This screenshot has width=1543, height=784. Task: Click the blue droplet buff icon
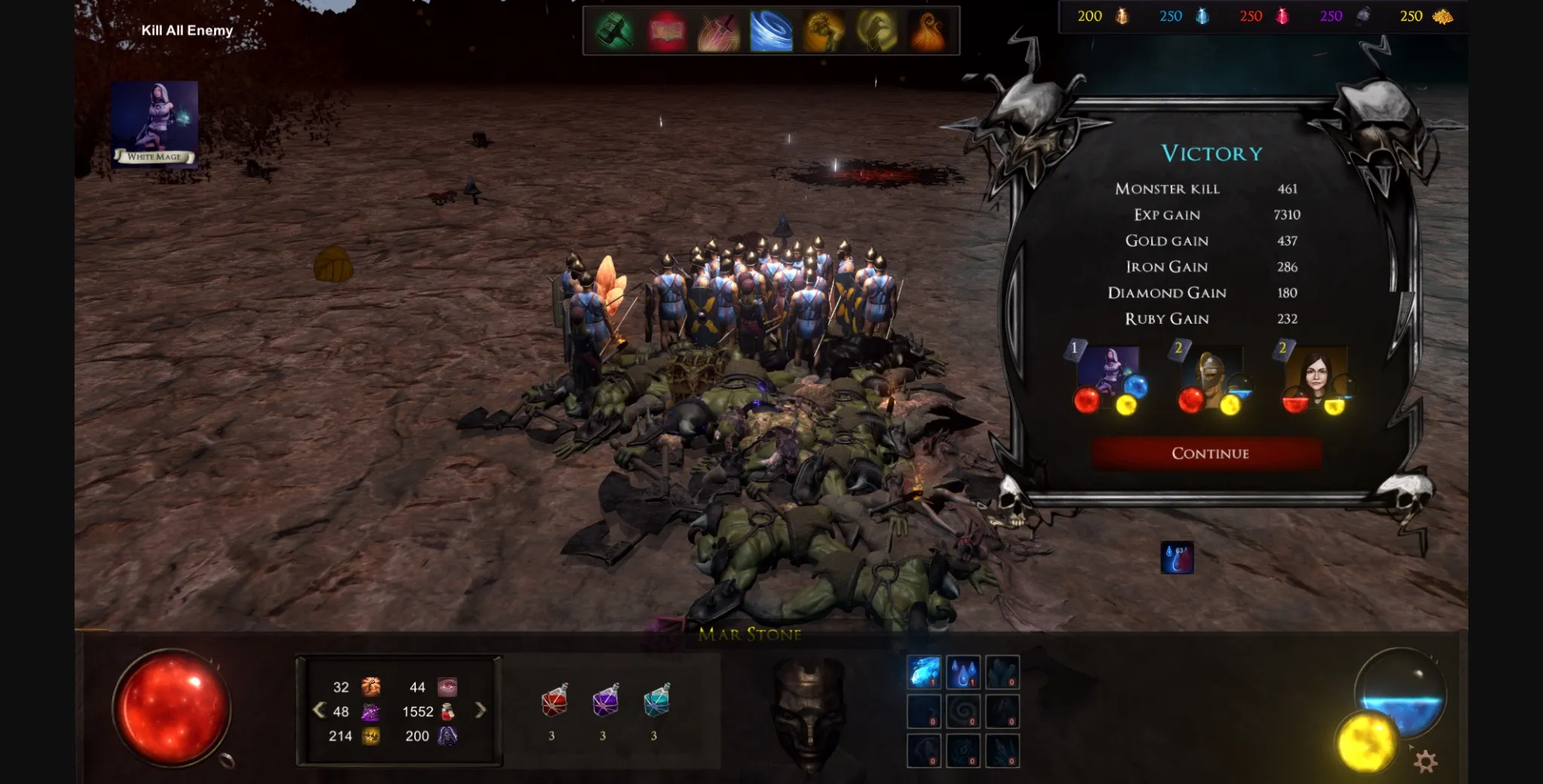[x=1177, y=558]
